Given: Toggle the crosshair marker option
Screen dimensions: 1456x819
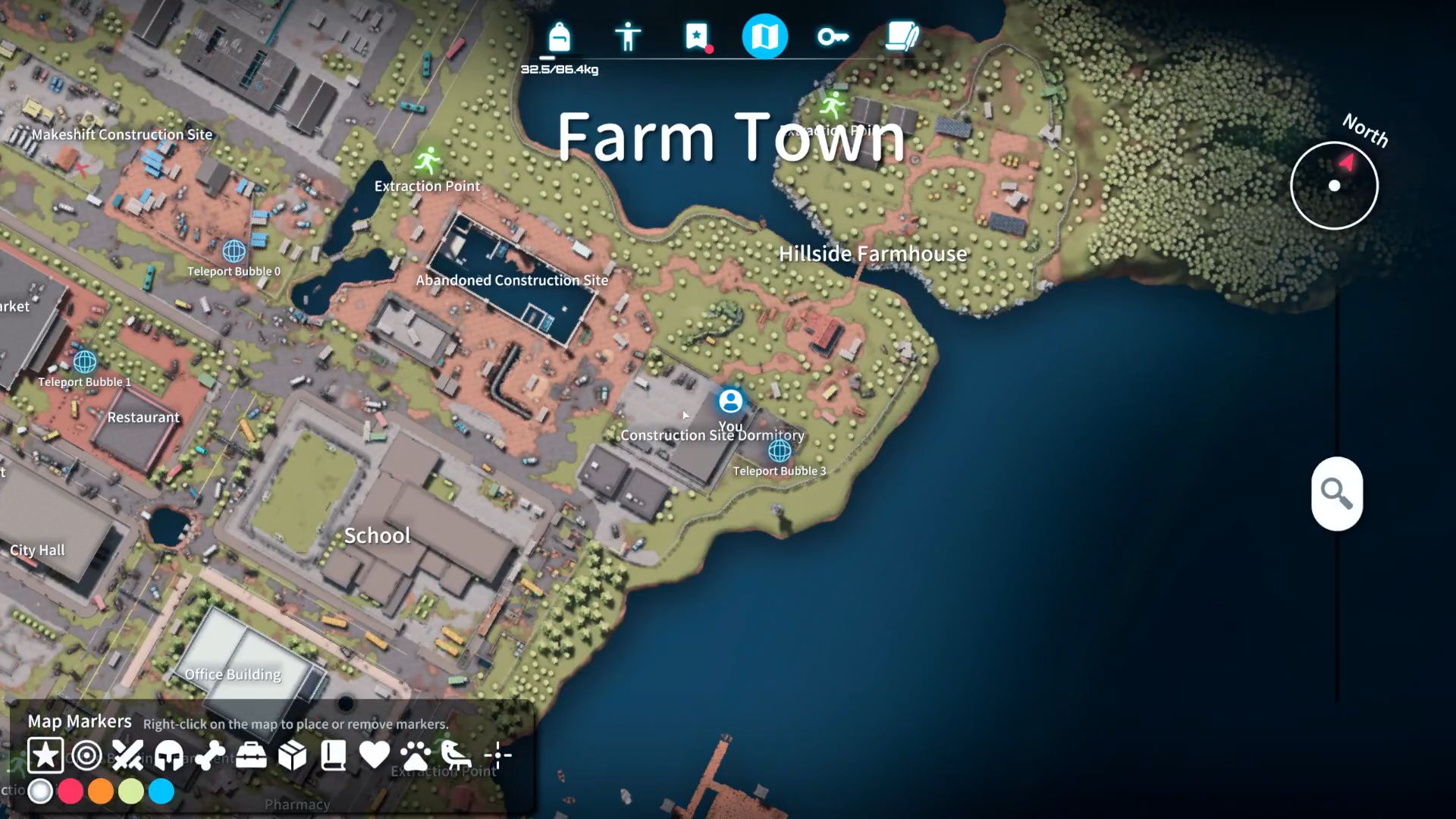Looking at the screenshot, I should pyautogui.click(x=498, y=755).
